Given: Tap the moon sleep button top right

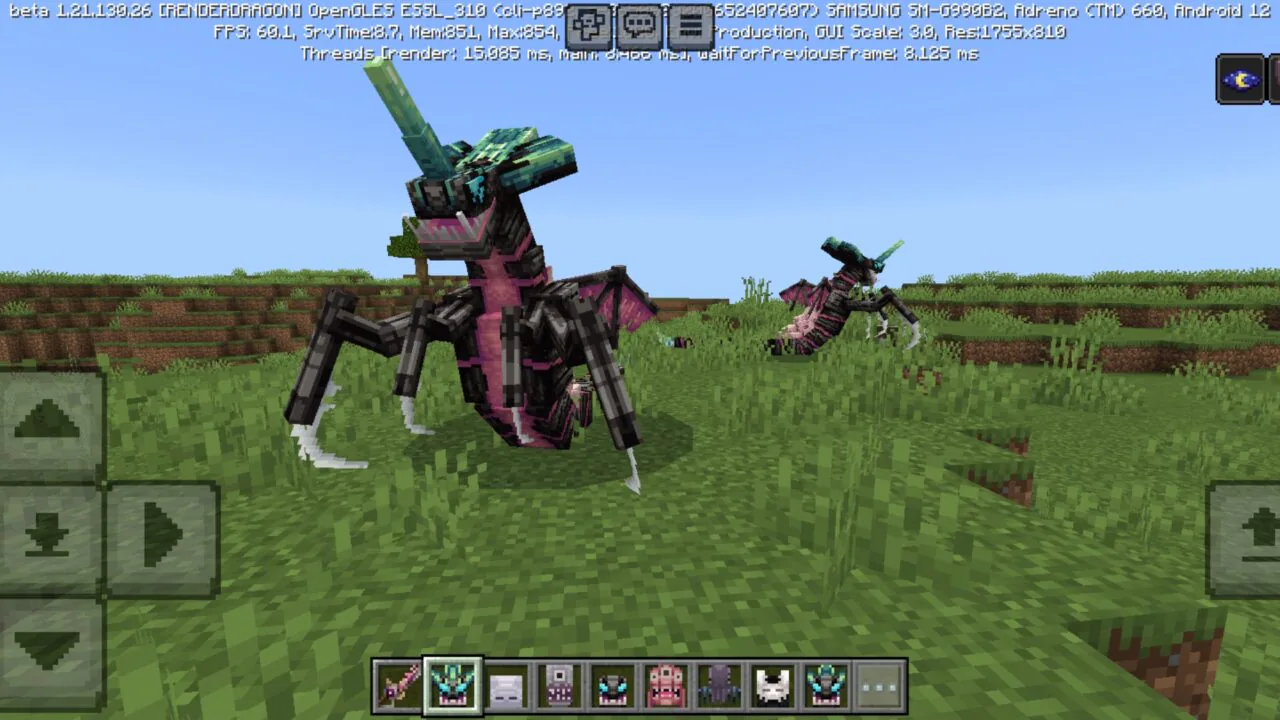Looking at the screenshot, I should (1239, 78).
